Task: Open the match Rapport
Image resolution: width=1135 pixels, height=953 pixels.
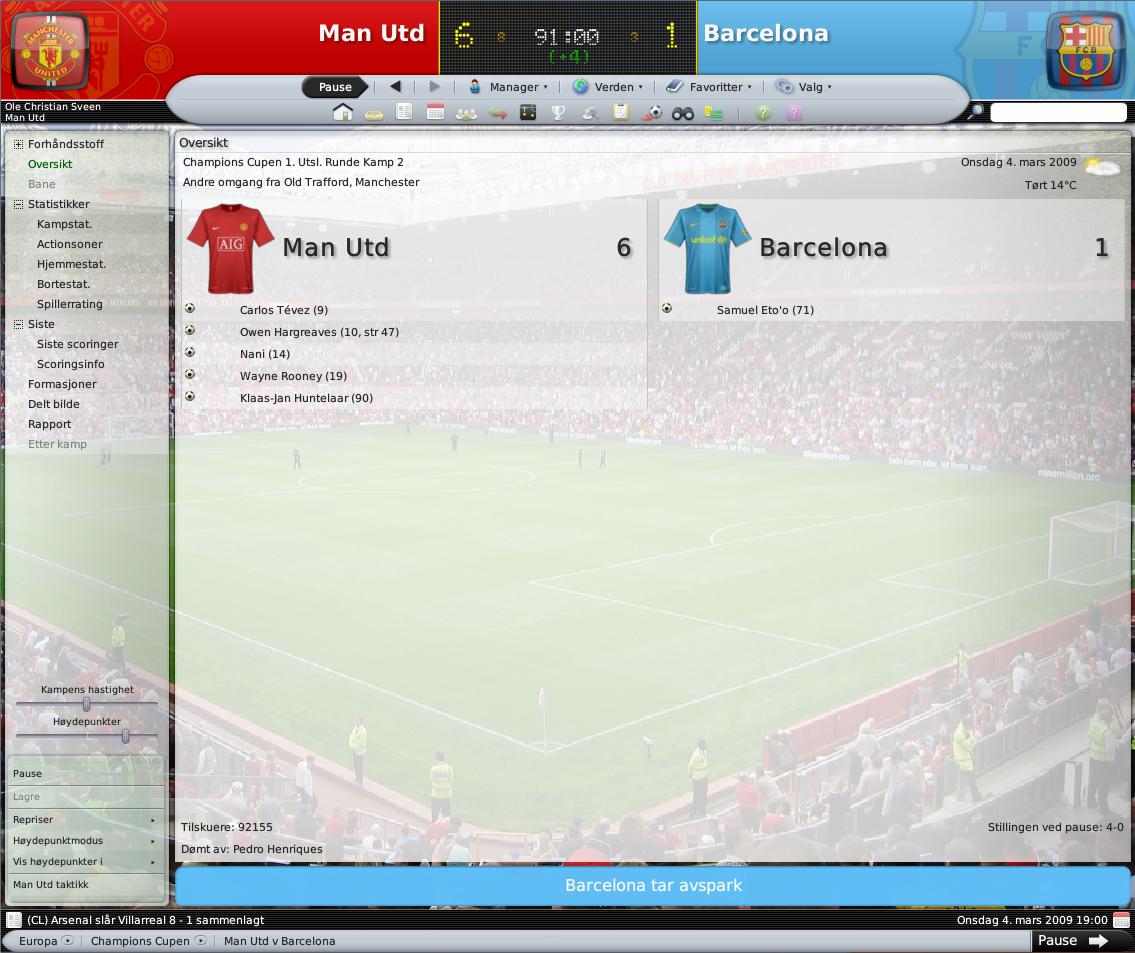Action: 49,424
